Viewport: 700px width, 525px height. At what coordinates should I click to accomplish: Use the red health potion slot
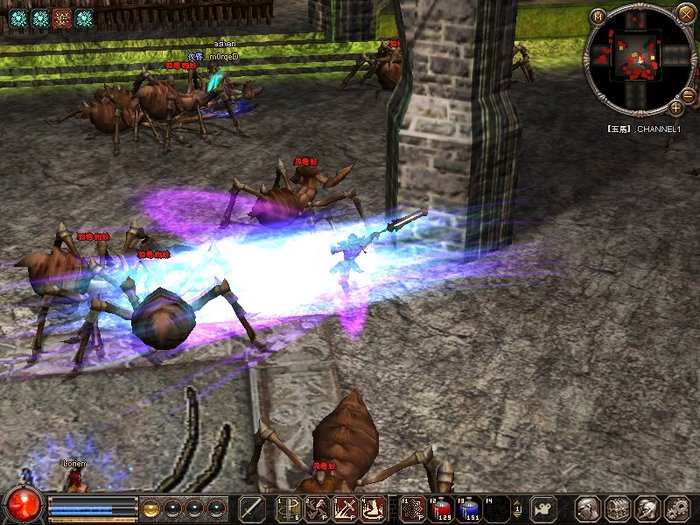[442, 508]
